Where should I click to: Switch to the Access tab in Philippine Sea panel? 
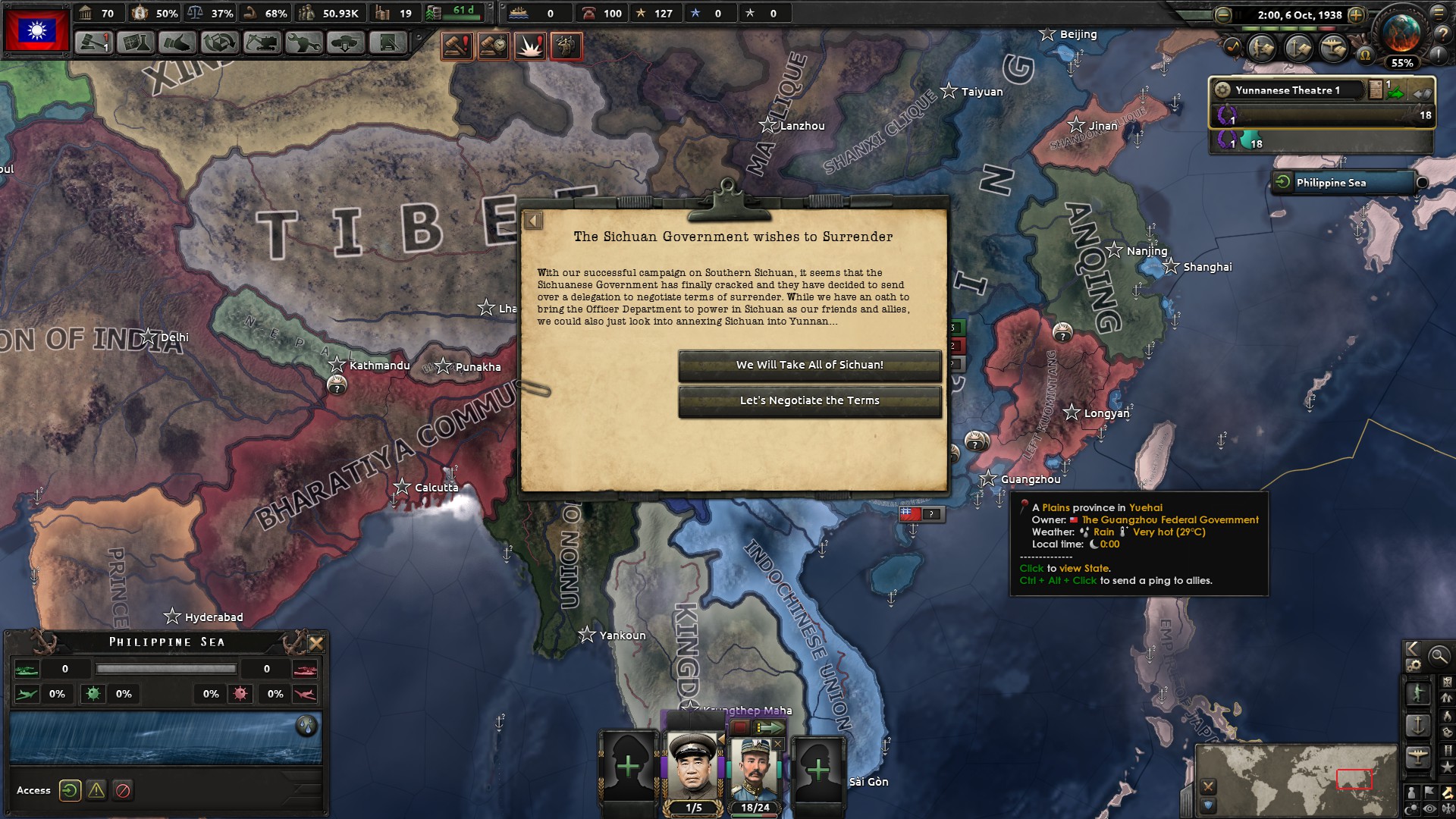[71, 790]
